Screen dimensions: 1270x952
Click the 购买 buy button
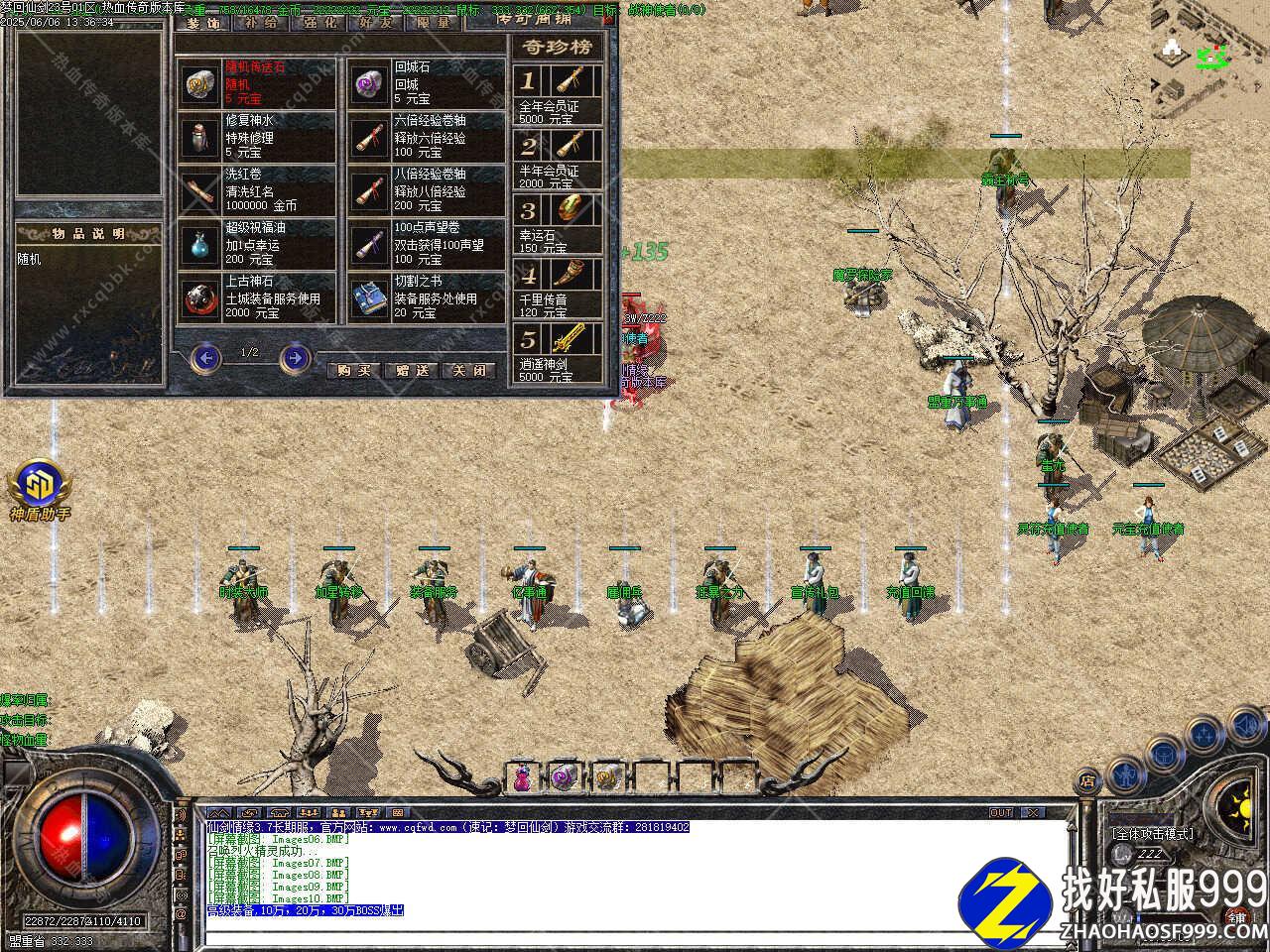pos(353,370)
